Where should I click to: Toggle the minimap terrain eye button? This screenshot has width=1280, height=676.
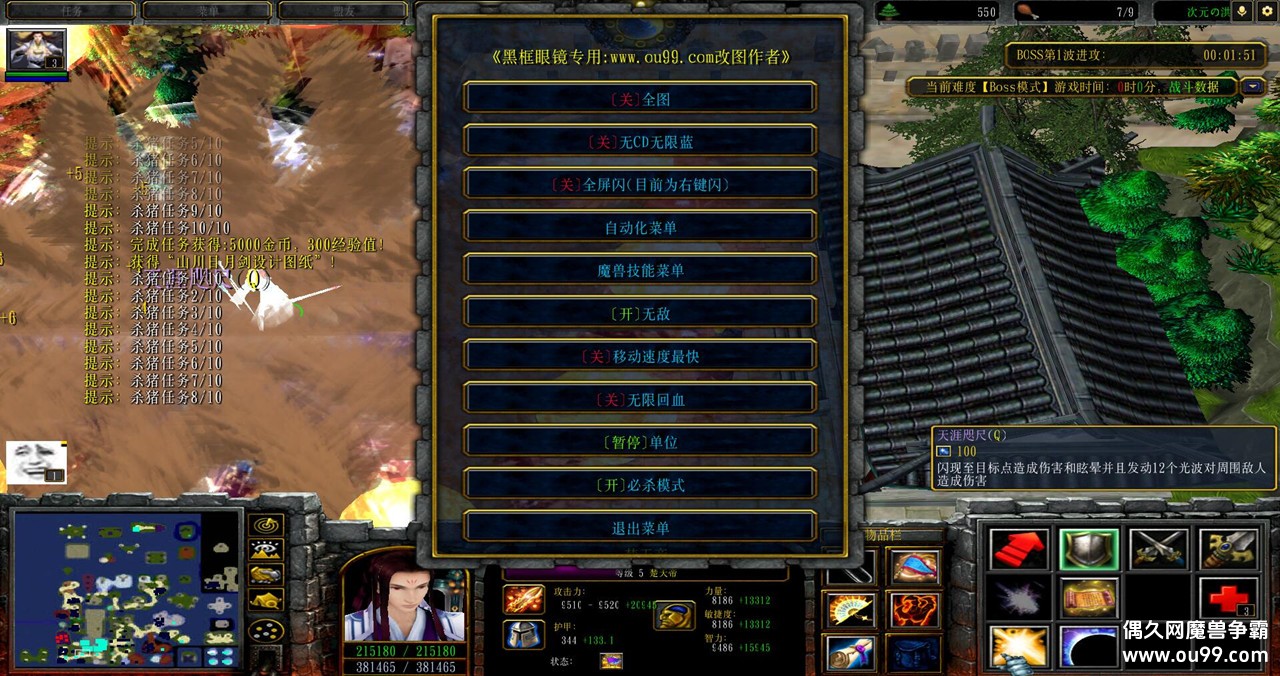(265, 549)
